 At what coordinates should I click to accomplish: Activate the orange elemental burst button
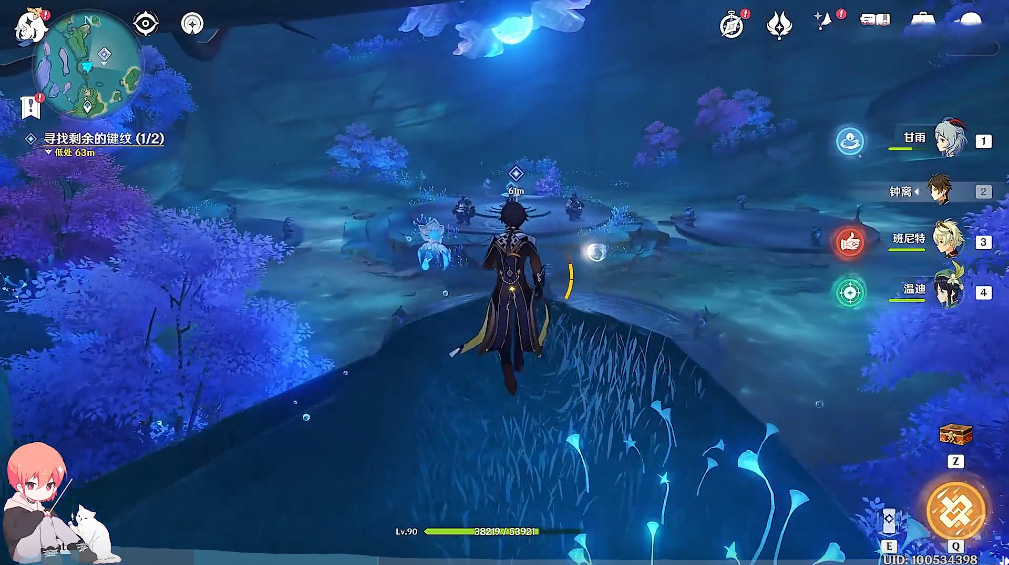pyautogui.click(x=955, y=510)
